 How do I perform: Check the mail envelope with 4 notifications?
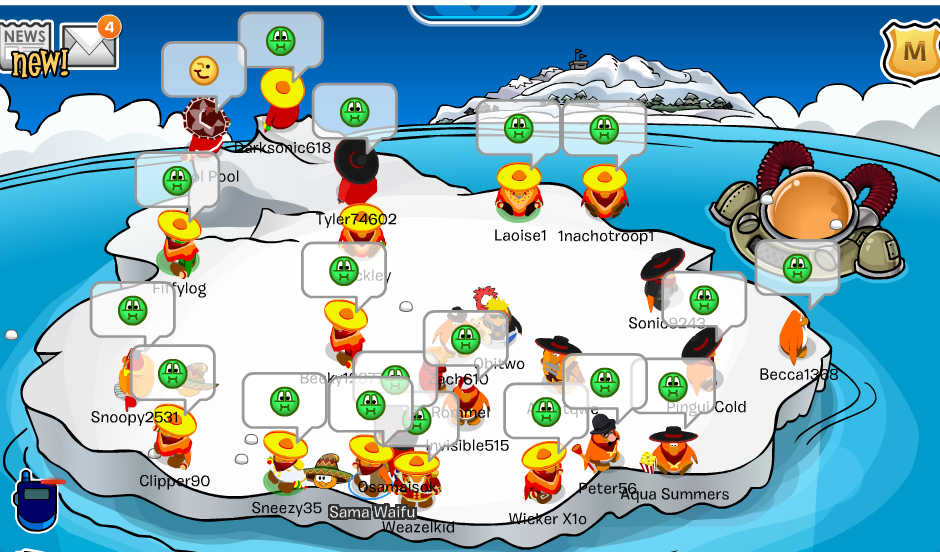pyautogui.click(x=88, y=44)
